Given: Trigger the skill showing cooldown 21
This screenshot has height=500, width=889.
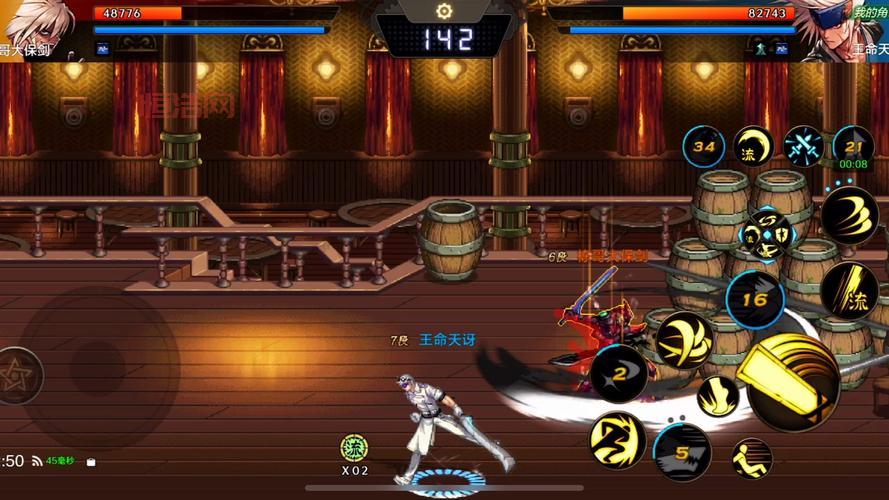Looking at the screenshot, I should tap(853, 146).
